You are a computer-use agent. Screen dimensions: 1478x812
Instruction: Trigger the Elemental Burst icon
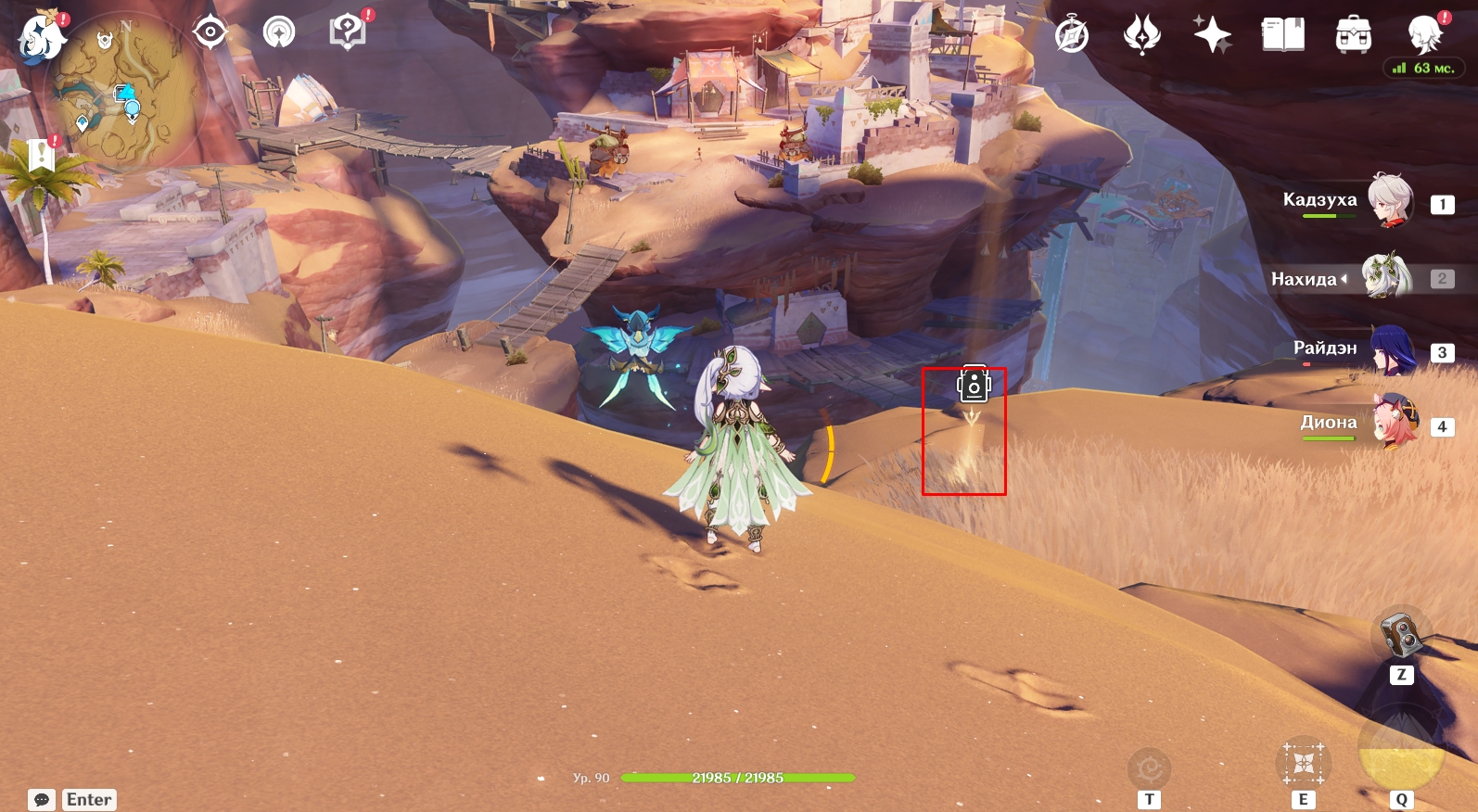pyautogui.click(x=1401, y=749)
